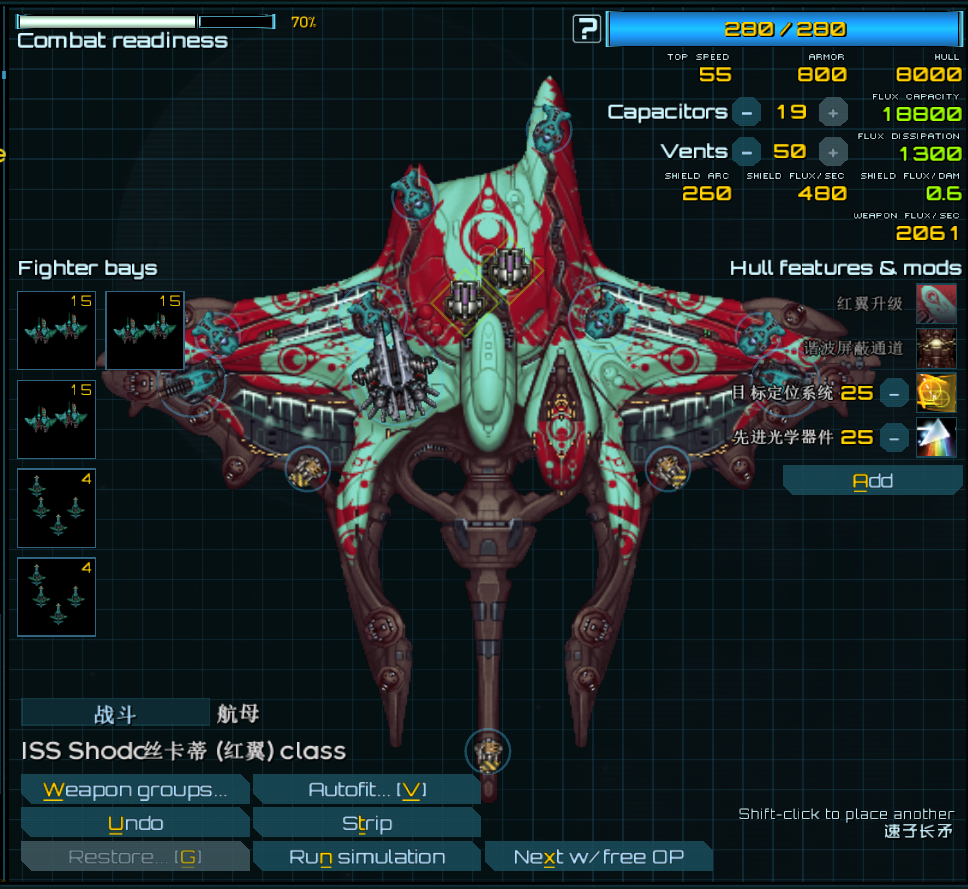The width and height of the screenshot is (968, 889).
Task: Select the 谐波屏蔽通道 hull feature icon
Action: [x=936, y=348]
